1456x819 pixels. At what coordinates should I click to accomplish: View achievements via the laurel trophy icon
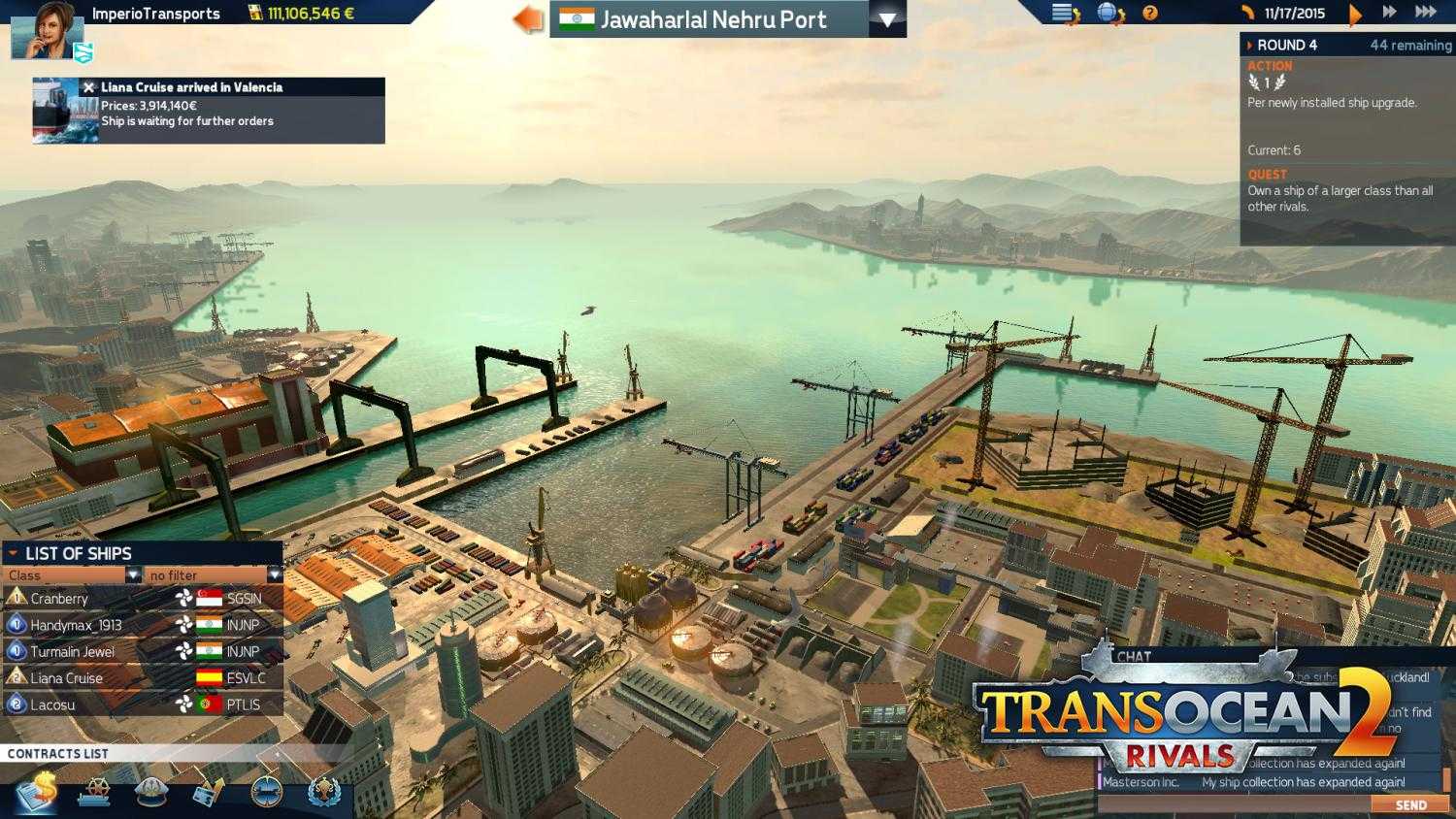pyautogui.click(x=324, y=794)
